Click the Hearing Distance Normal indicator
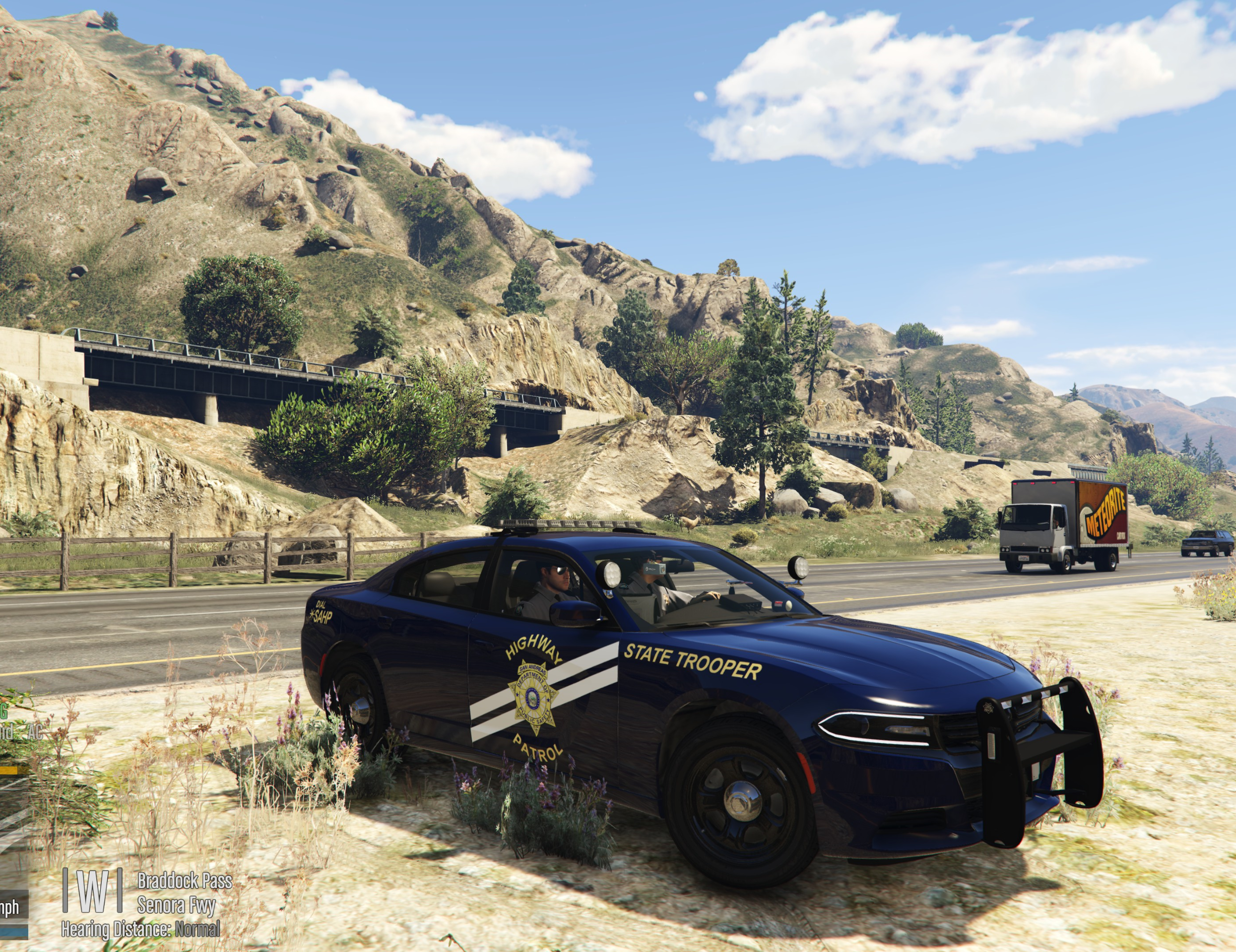 click(x=141, y=929)
